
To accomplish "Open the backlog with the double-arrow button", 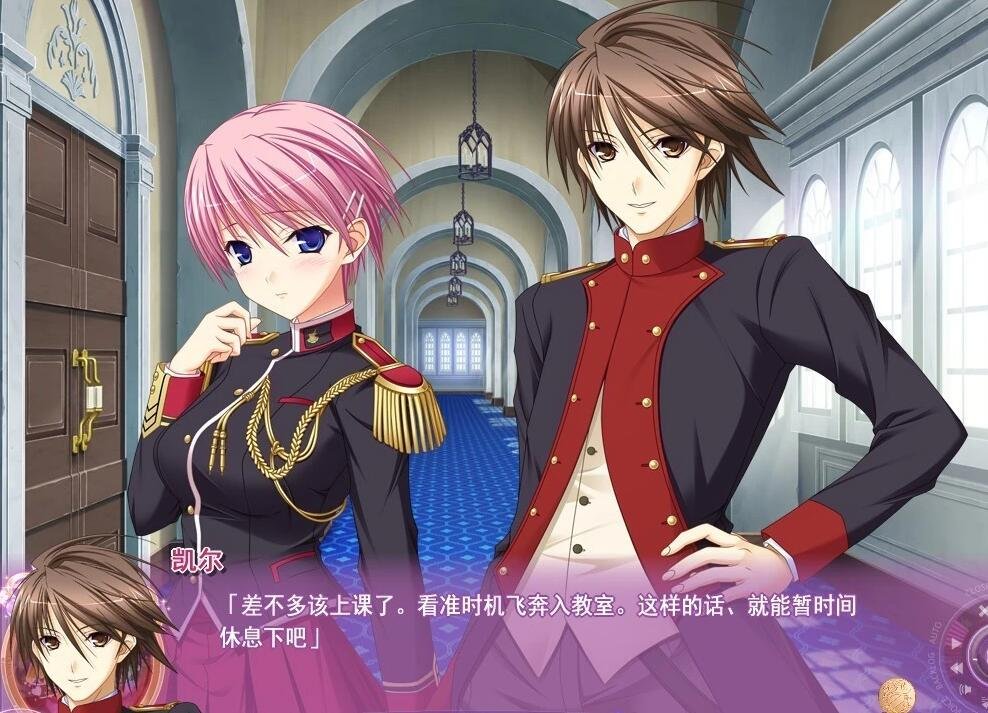I will click(x=957, y=668).
